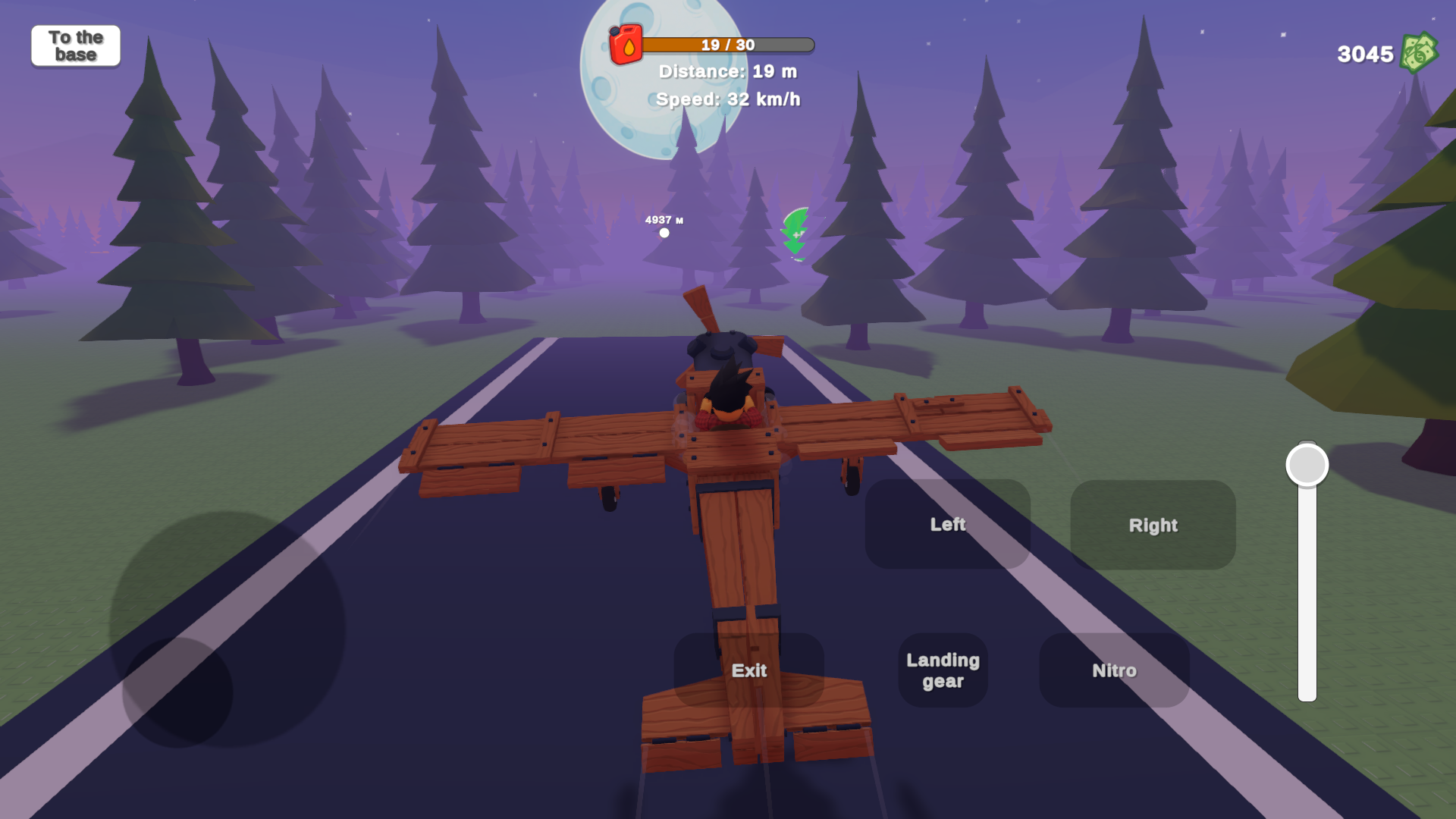Enable Nitro boost
Screen dimensions: 1456x819
click(x=1113, y=670)
